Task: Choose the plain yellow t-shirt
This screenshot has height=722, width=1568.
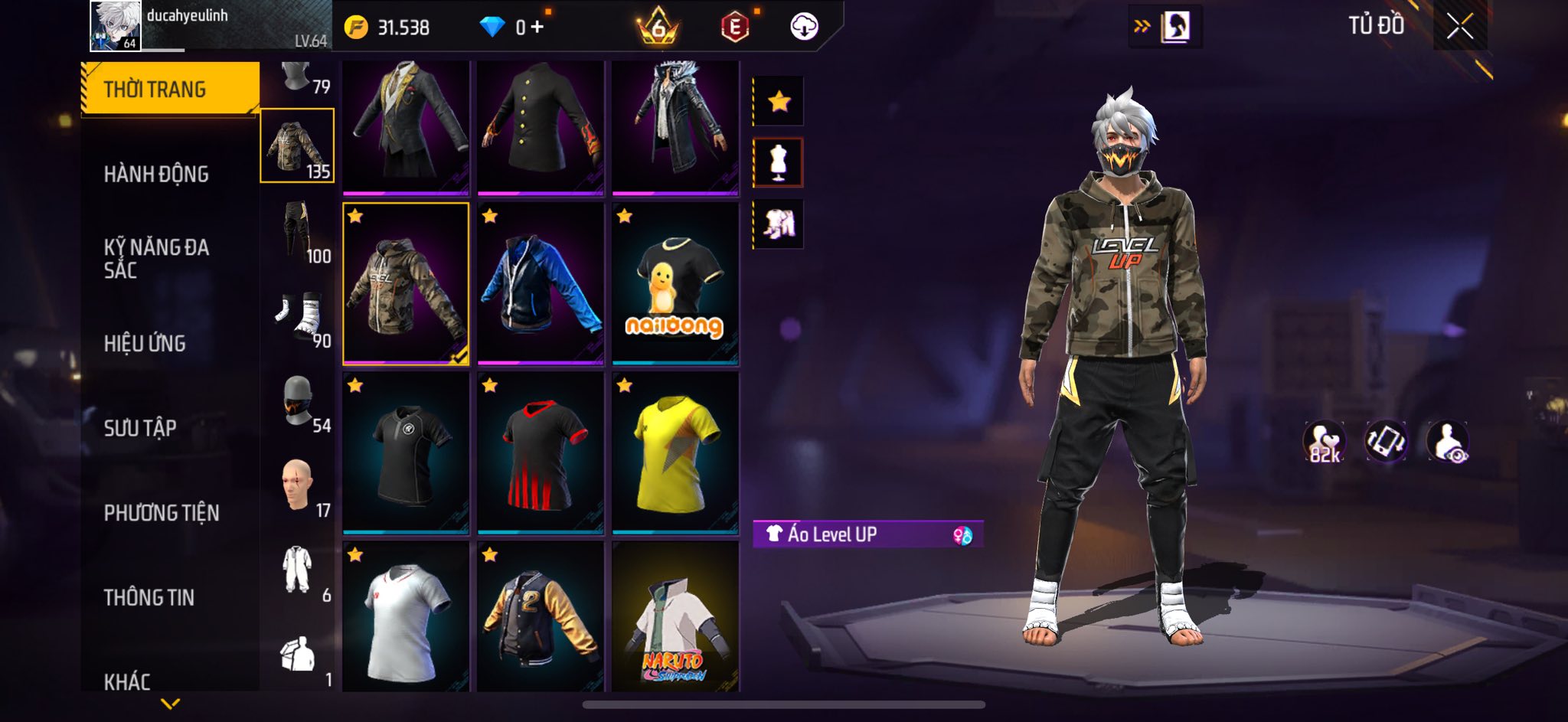Action: click(x=675, y=452)
